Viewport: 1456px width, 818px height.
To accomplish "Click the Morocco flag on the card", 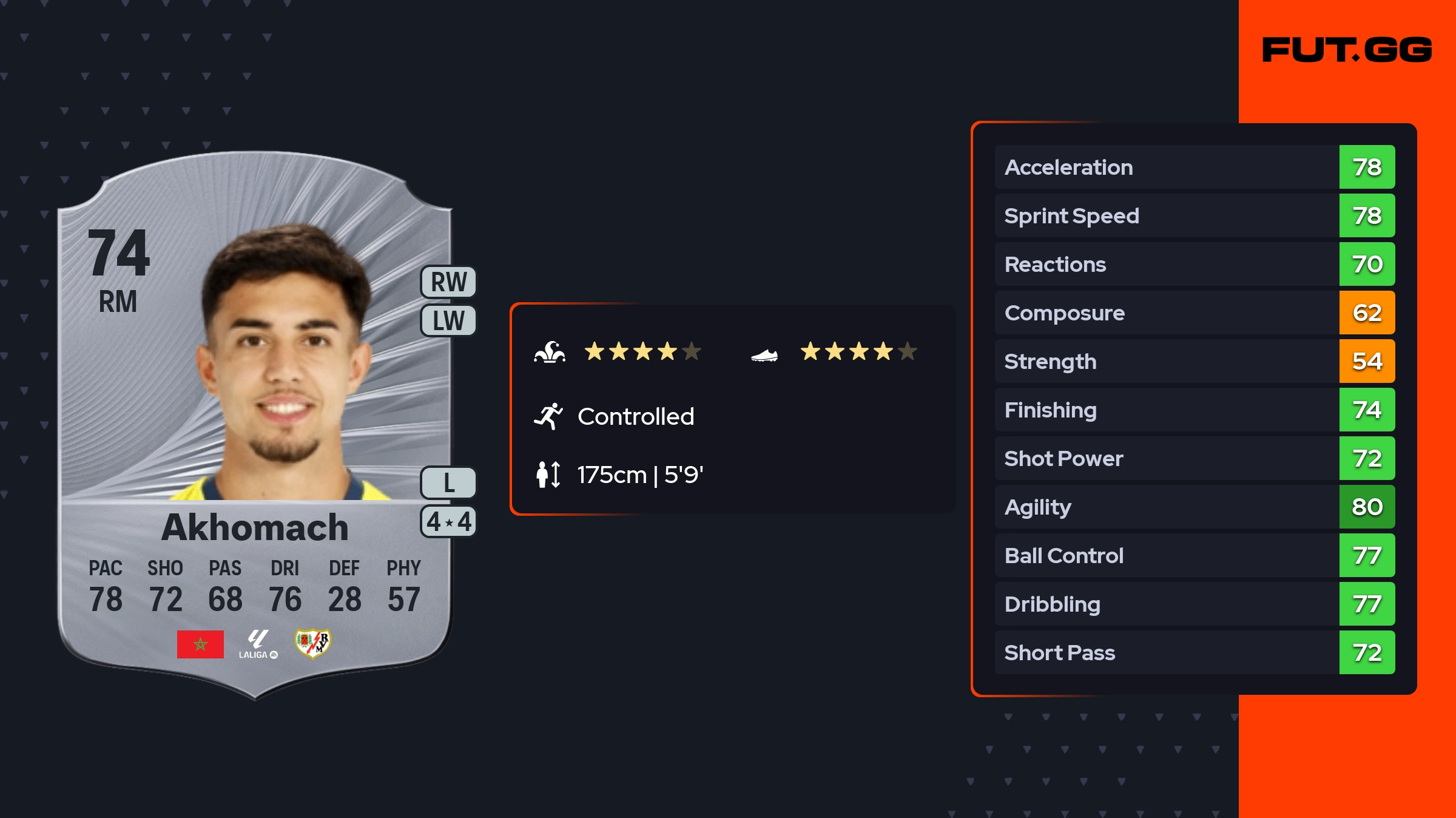I will [x=200, y=644].
